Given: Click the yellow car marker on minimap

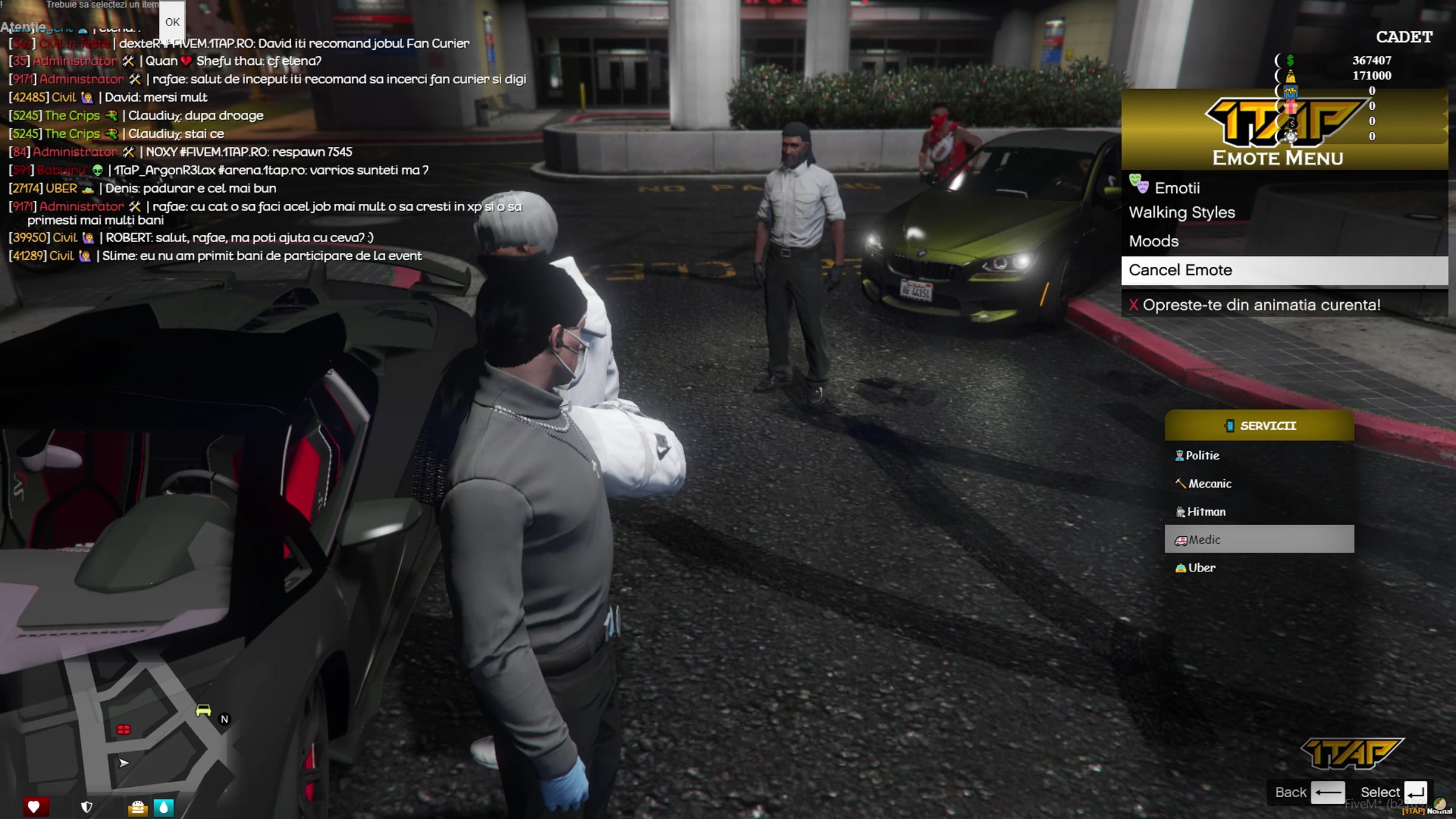Looking at the screenshot, I should [203, 710].
